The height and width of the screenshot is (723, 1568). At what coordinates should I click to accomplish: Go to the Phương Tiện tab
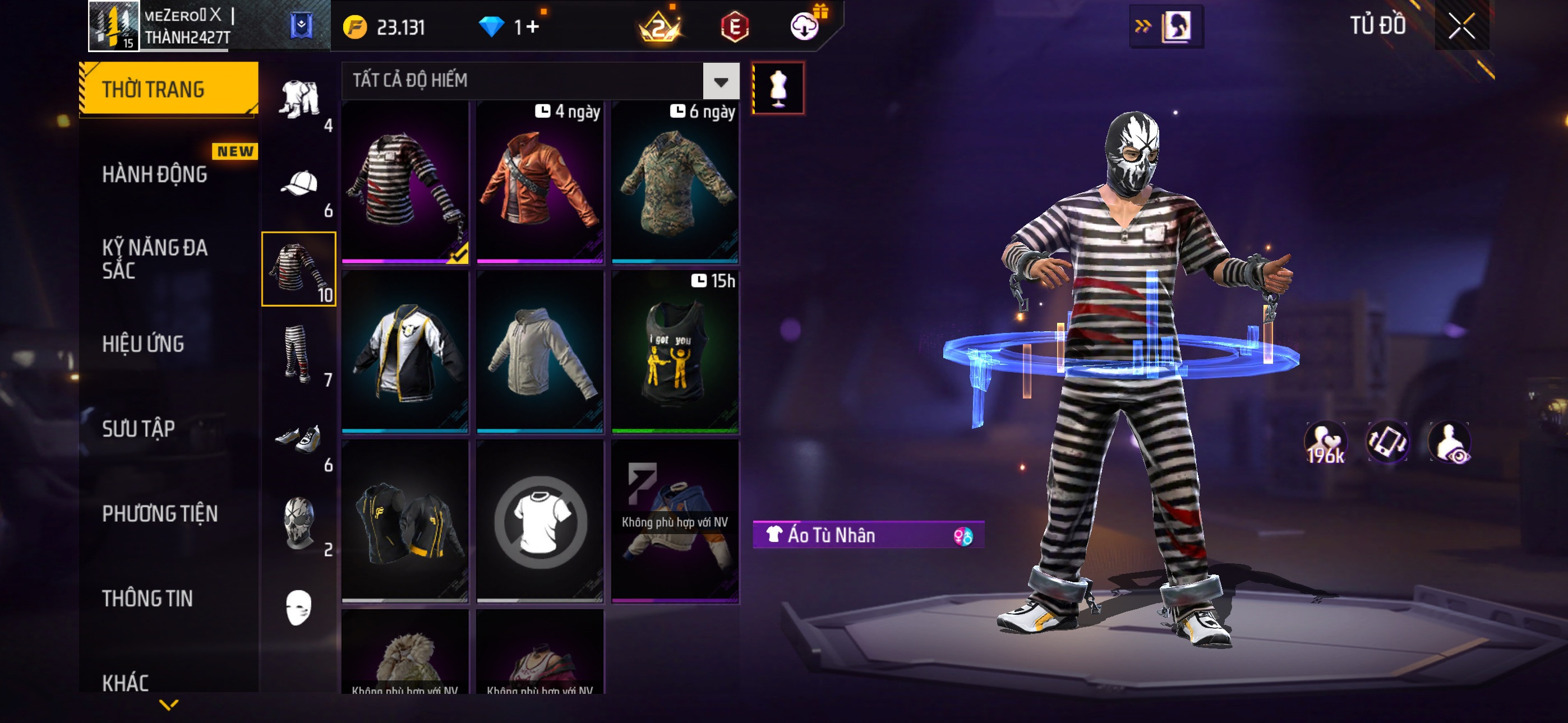tap(159, 513)
